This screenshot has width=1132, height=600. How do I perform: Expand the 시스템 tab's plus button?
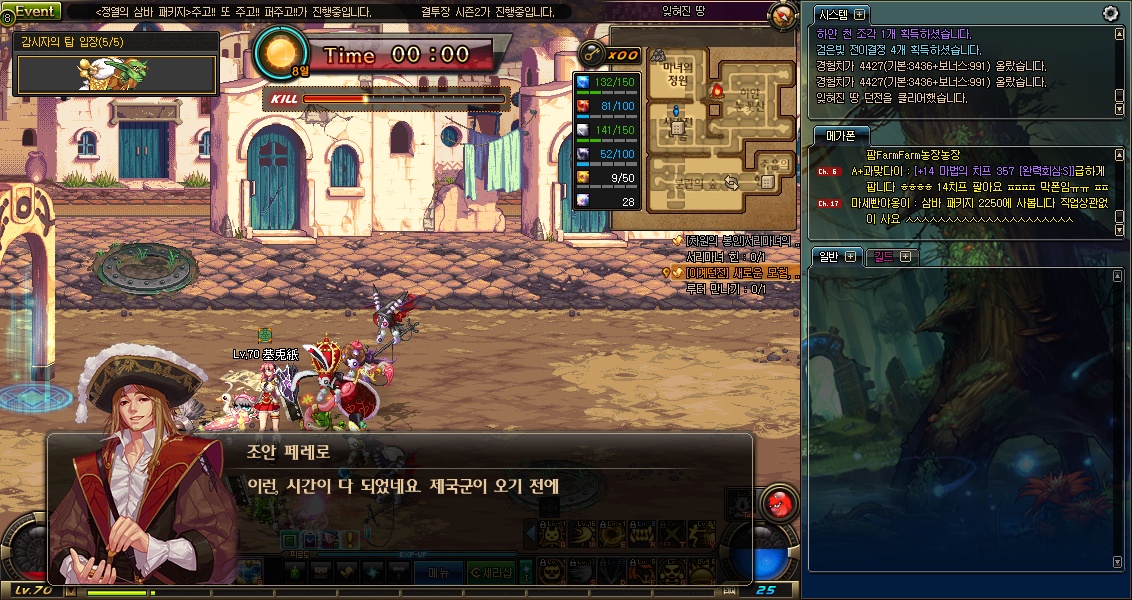pyautogui.click(x=859, y=15)
